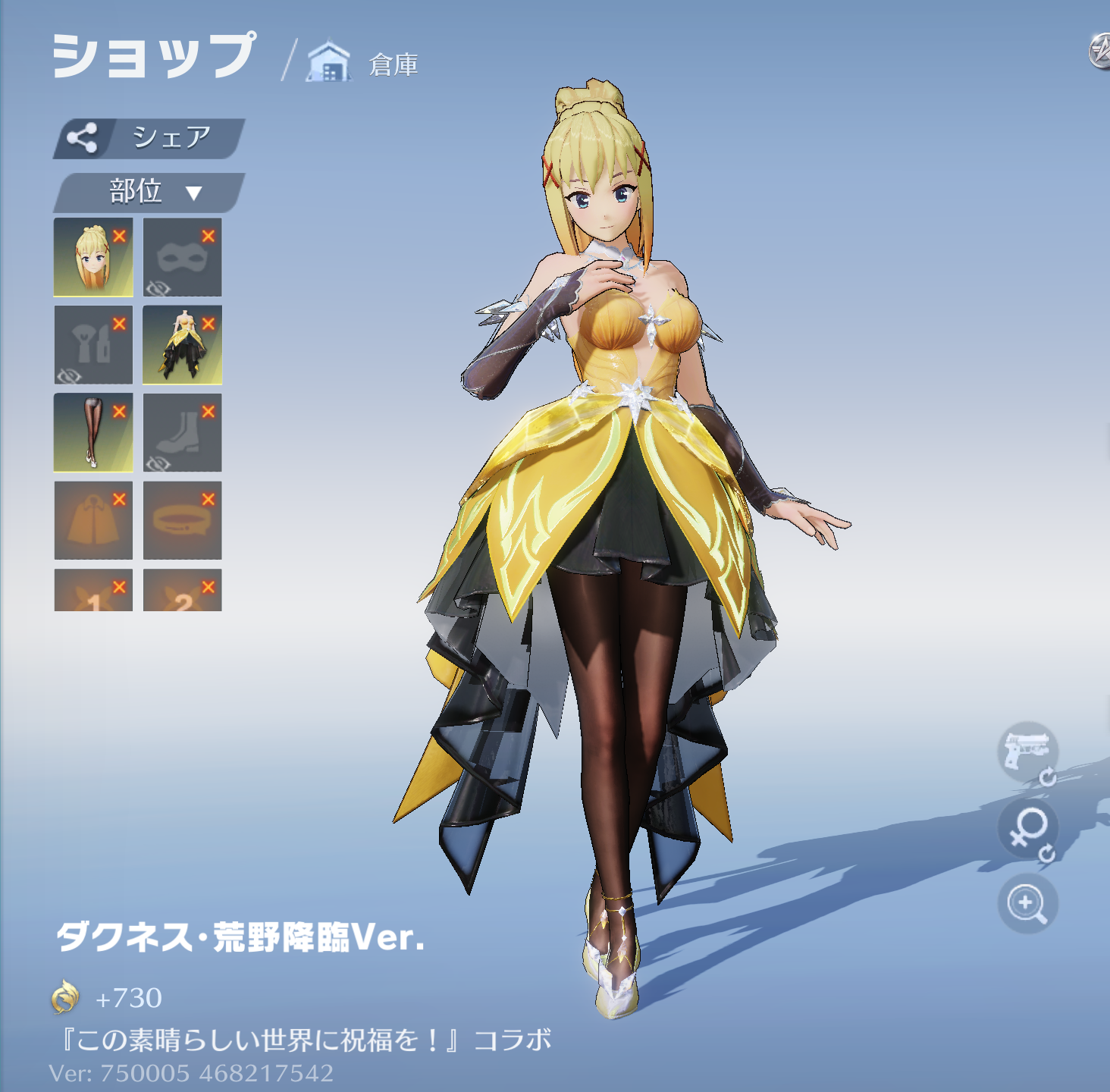The image size is (1110, 1092).
Task: Open the magnifier zoom-in tool
Action: pos(1027,903)
